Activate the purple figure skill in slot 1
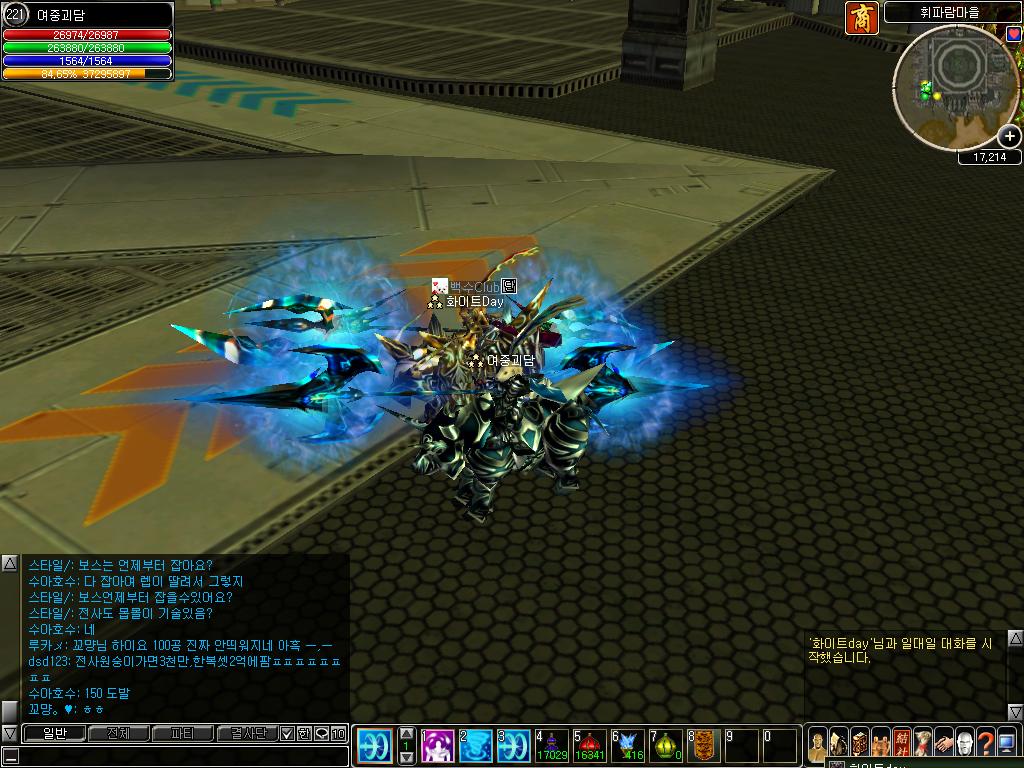The image size is (1024, 768). (x=439, y=746)
